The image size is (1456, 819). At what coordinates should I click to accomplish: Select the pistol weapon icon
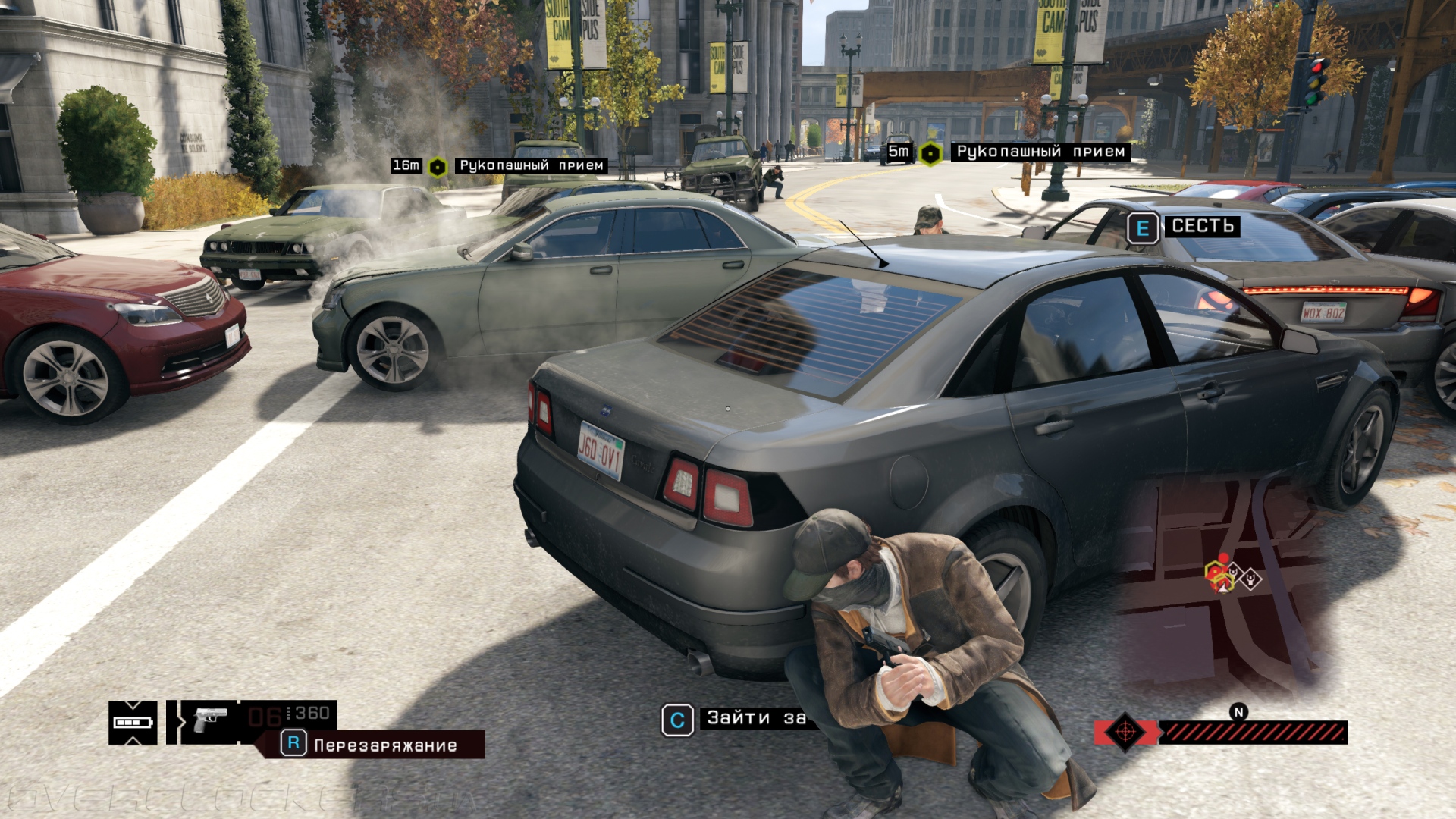[x=210, y=719]
